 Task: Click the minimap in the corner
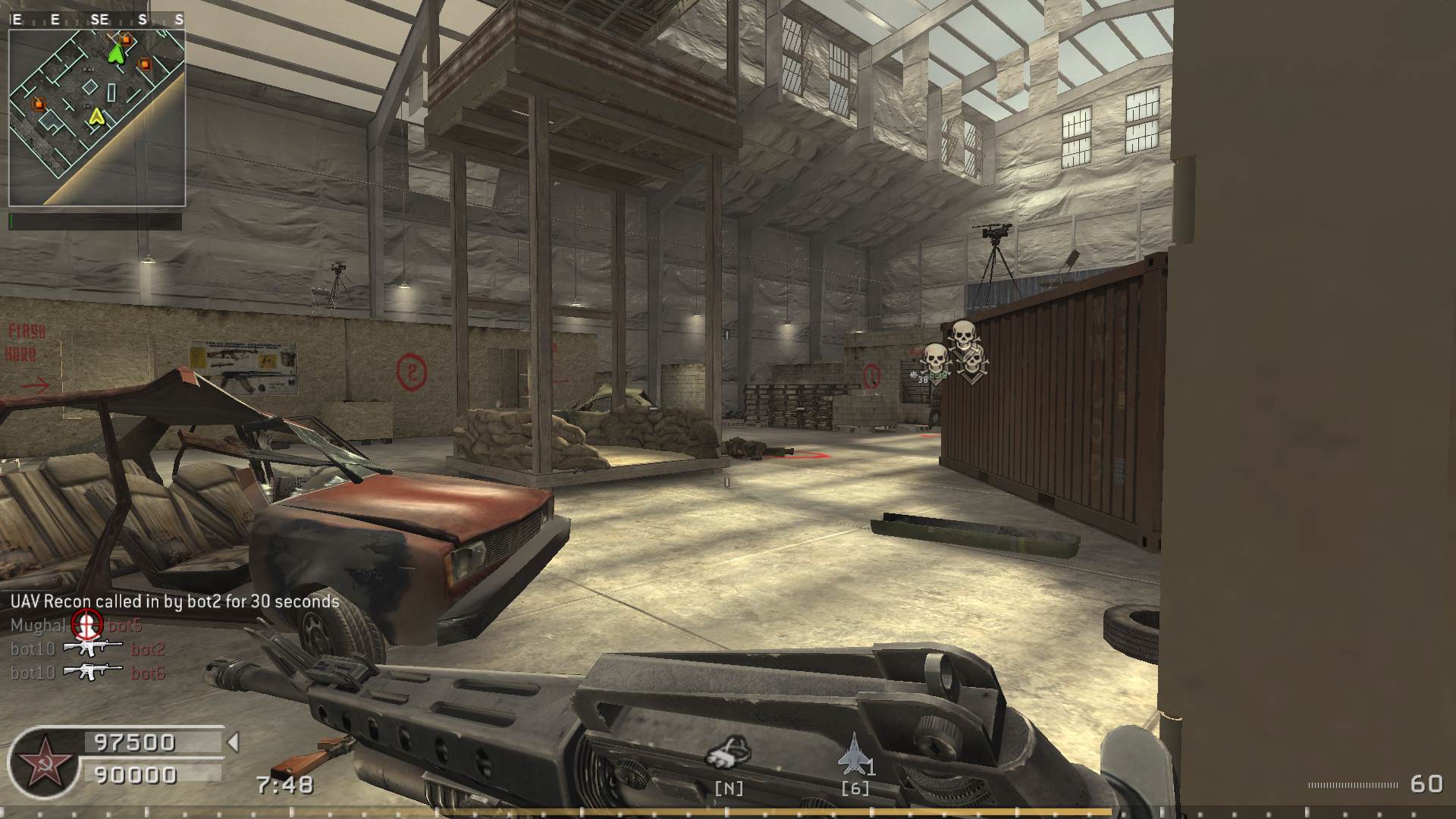click(x=96, y=118)
